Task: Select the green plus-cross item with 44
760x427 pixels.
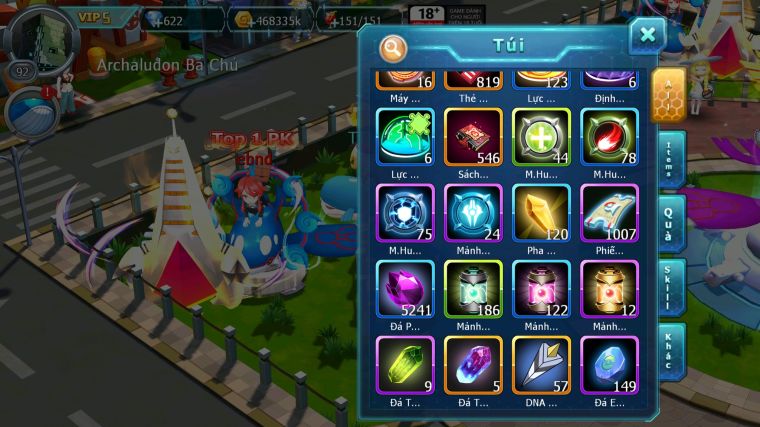Action: pyautogui.click(x=541, y=137)
